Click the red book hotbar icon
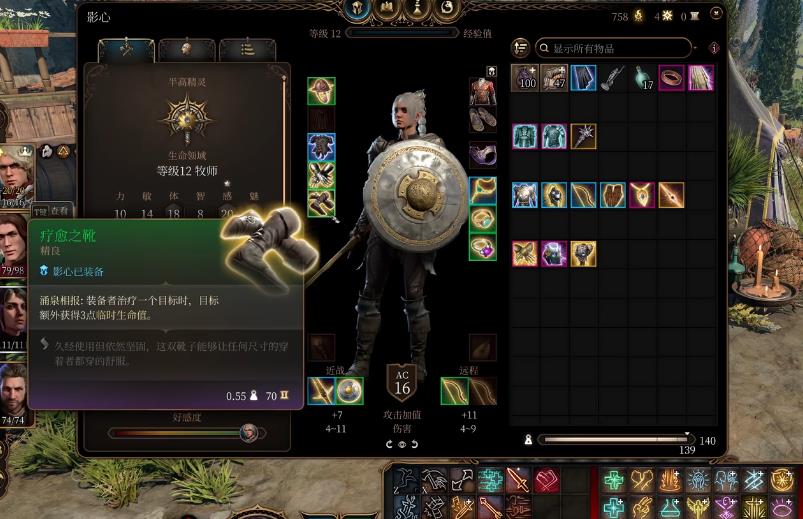This screenshot has height=519, width=803. 546,480
